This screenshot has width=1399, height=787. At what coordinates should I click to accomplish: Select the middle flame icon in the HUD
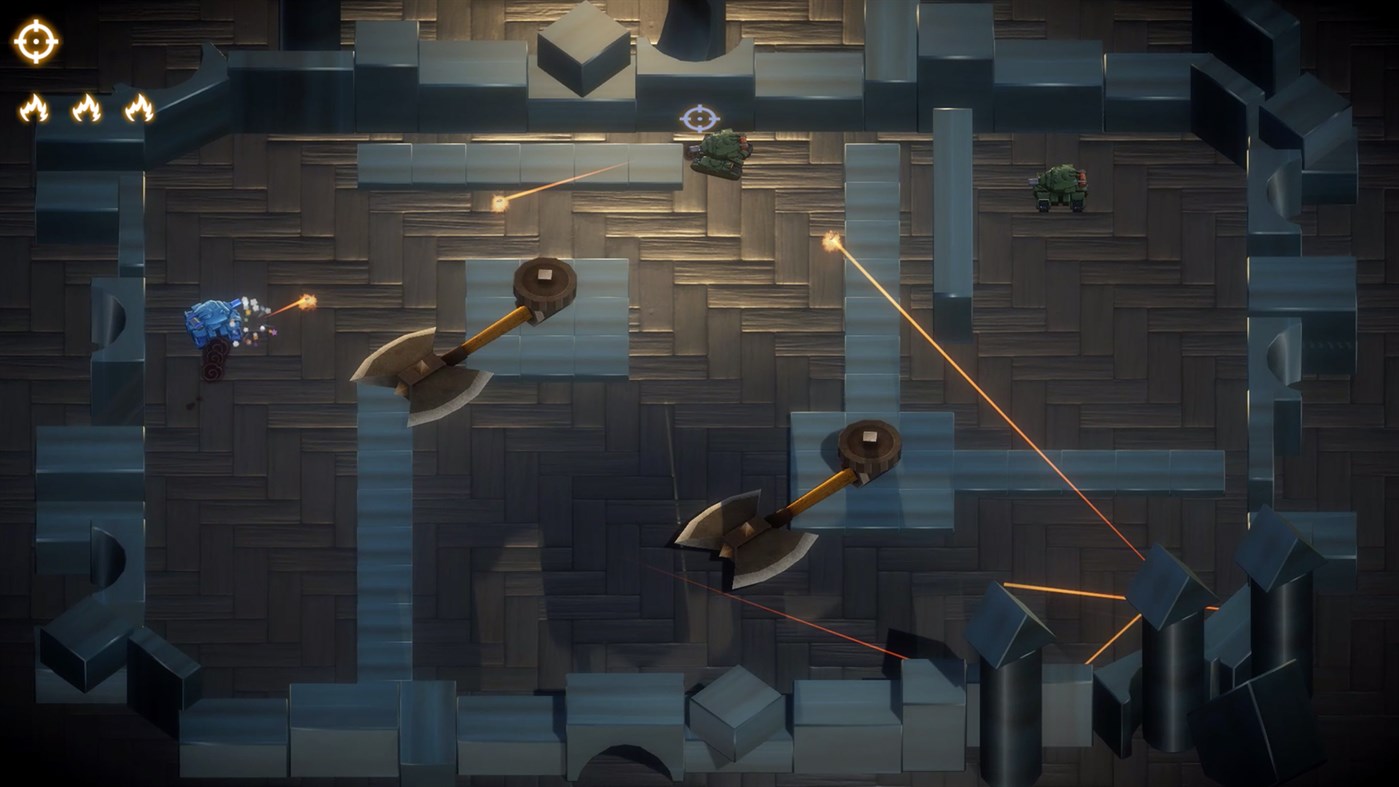(x=88, y=108)
